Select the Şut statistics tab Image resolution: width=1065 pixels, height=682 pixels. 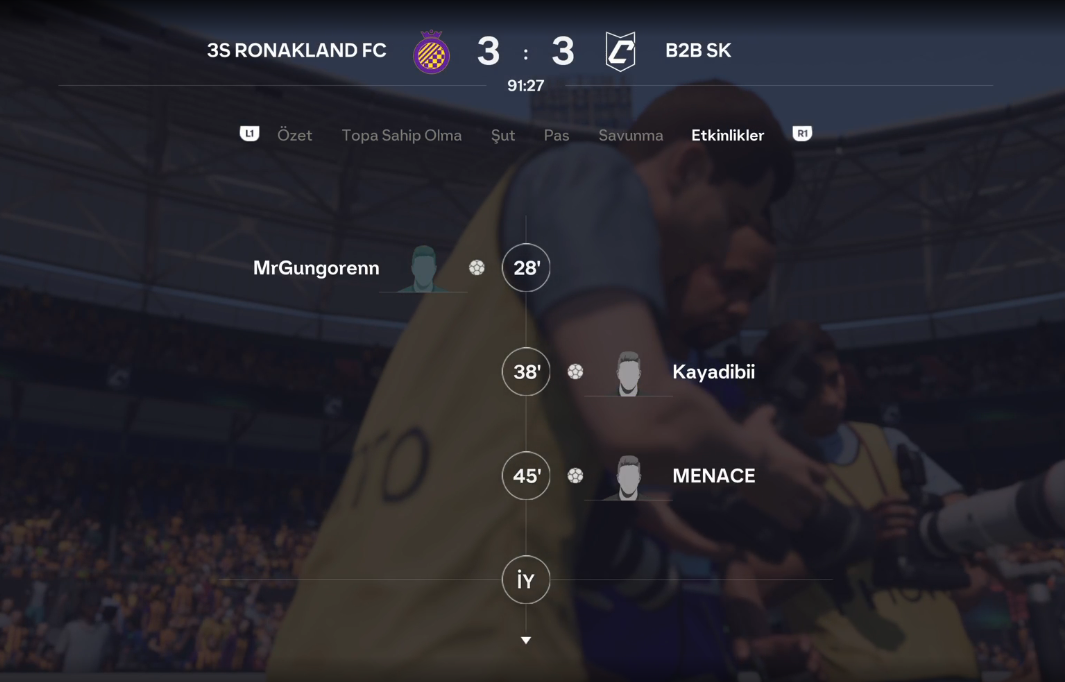point(503,135)
